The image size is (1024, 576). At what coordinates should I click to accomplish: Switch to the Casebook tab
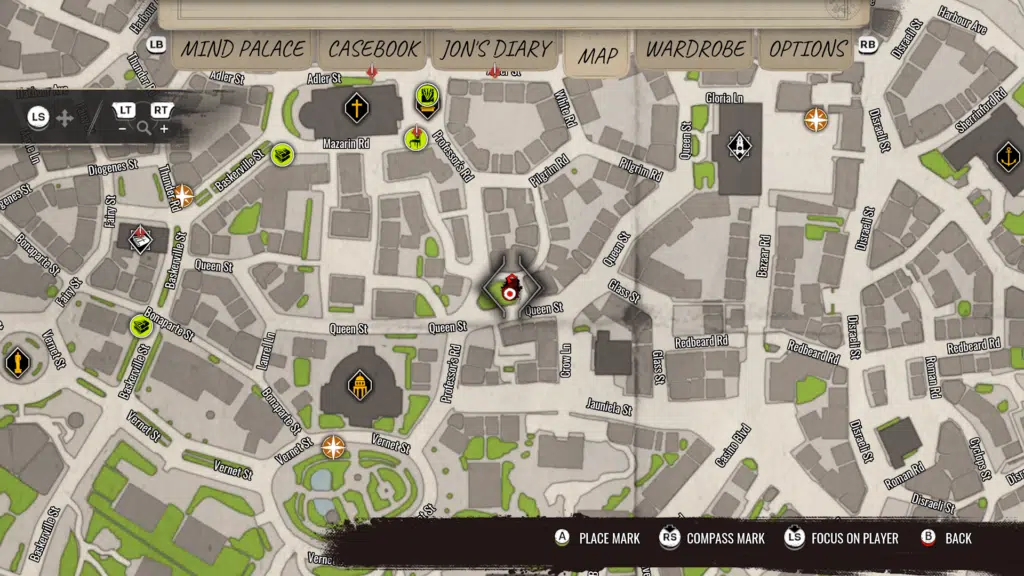[x=374, y=50]
